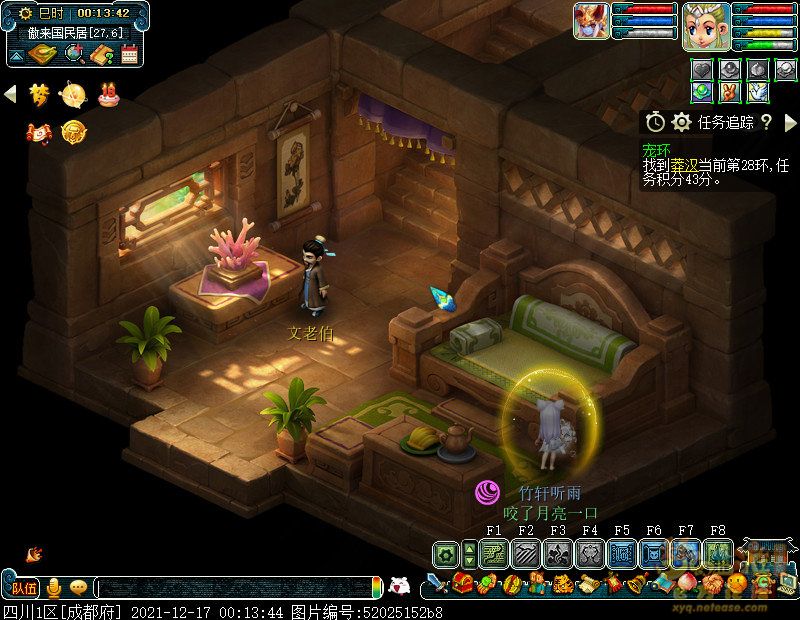Open the calendar schedule icon
The width and height of the screenshot is (800, 620).
(x=129, y=54)
